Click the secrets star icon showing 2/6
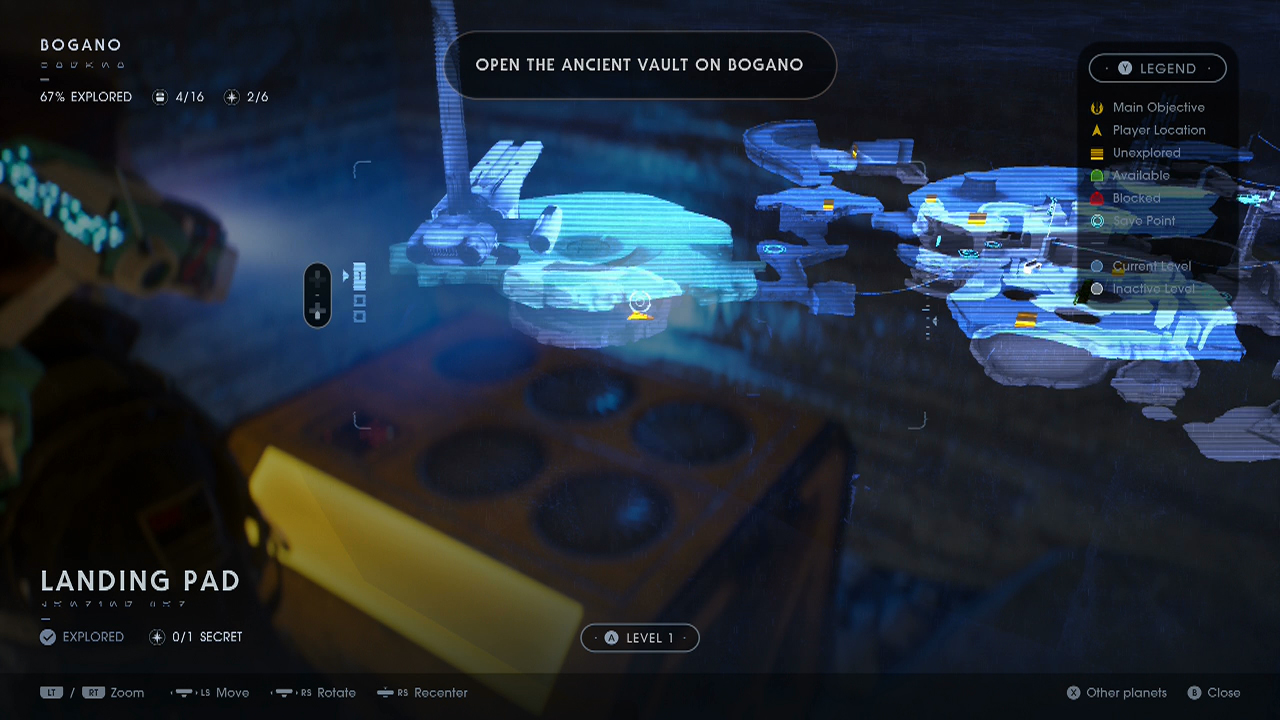Viewport: 1280px width, 720px height. click(232, 96)
